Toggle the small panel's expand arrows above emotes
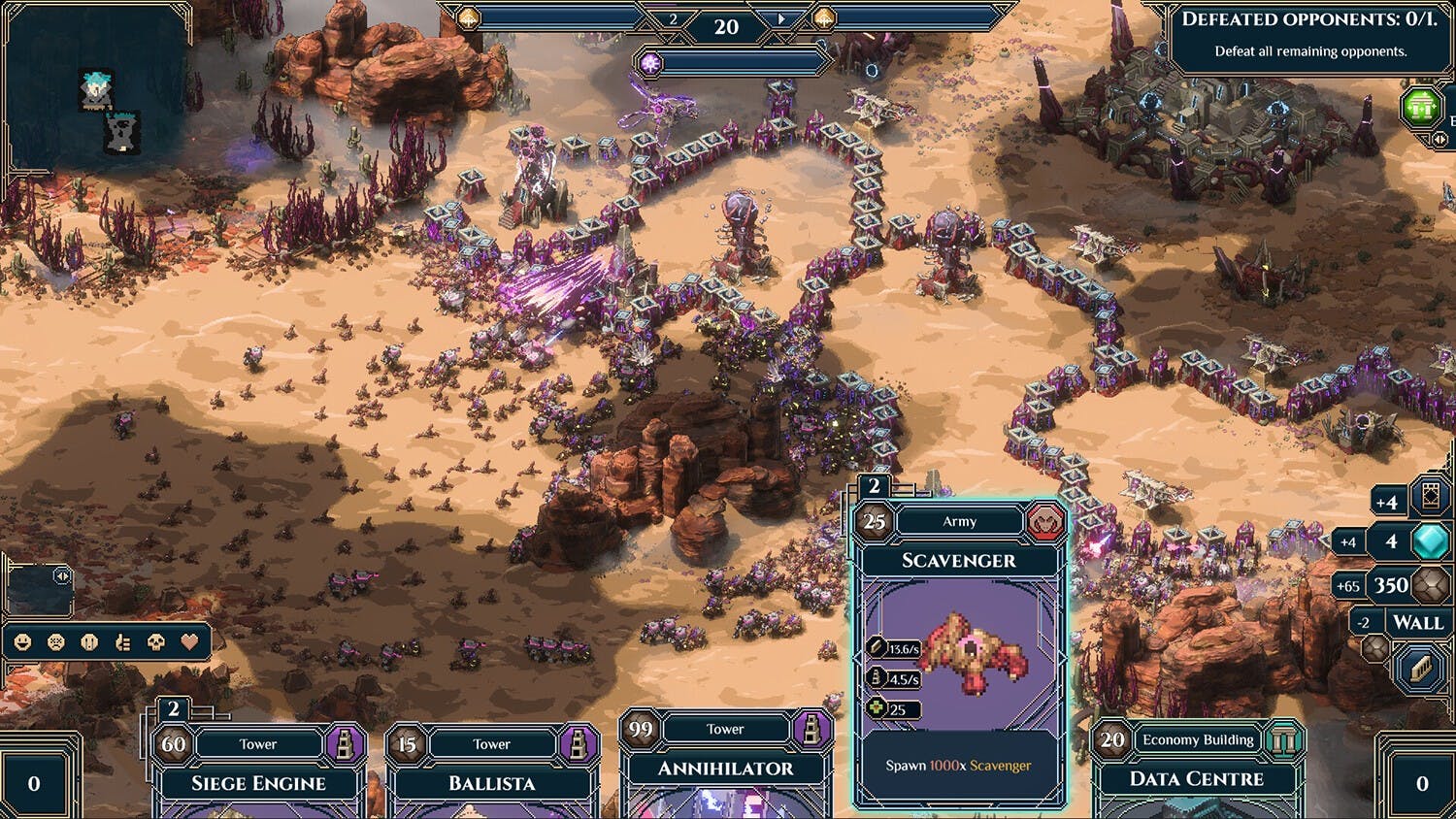Screen dimensions: 1456x819 (x=62, y=576)
